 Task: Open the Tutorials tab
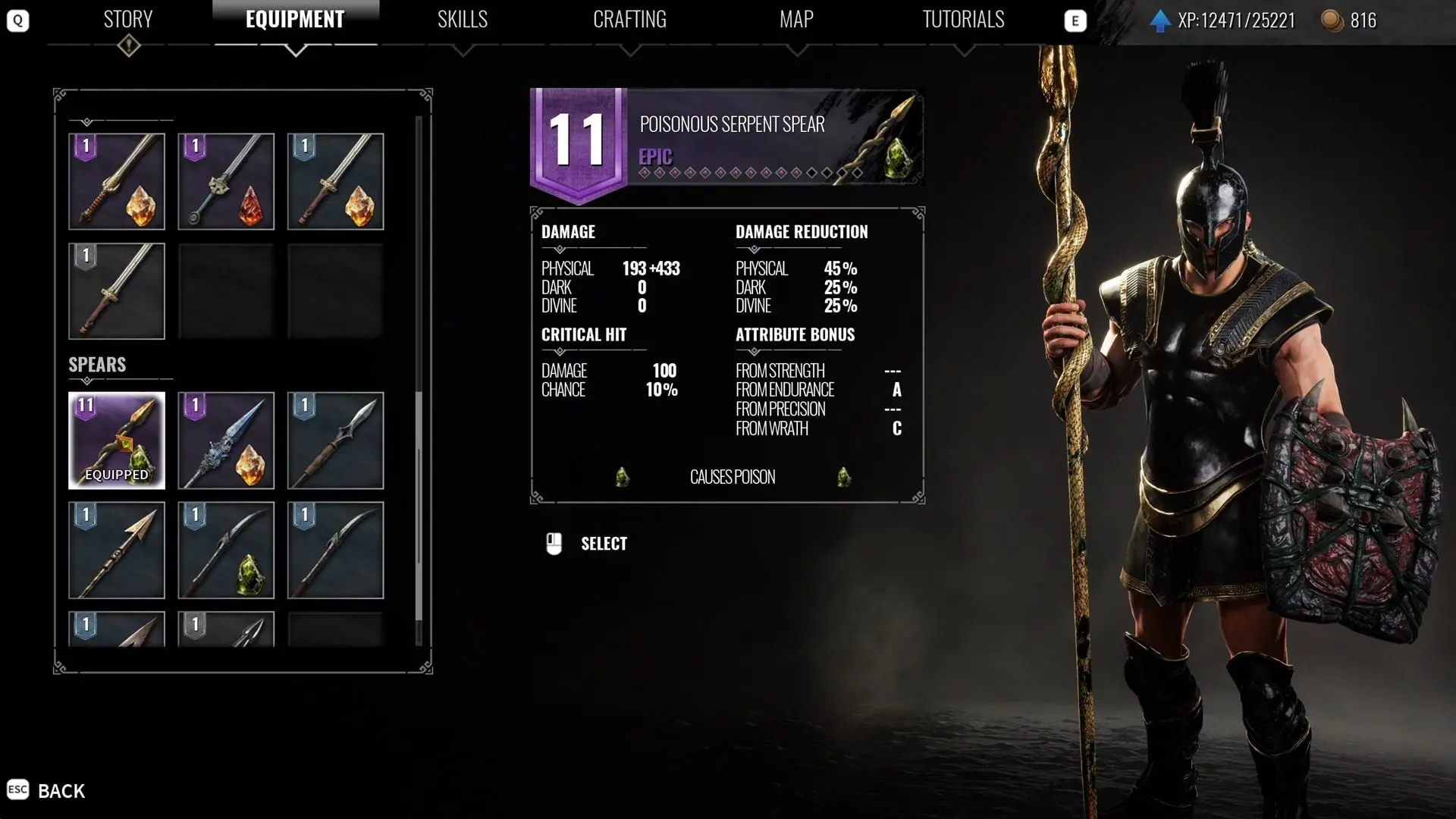[963, 20]
